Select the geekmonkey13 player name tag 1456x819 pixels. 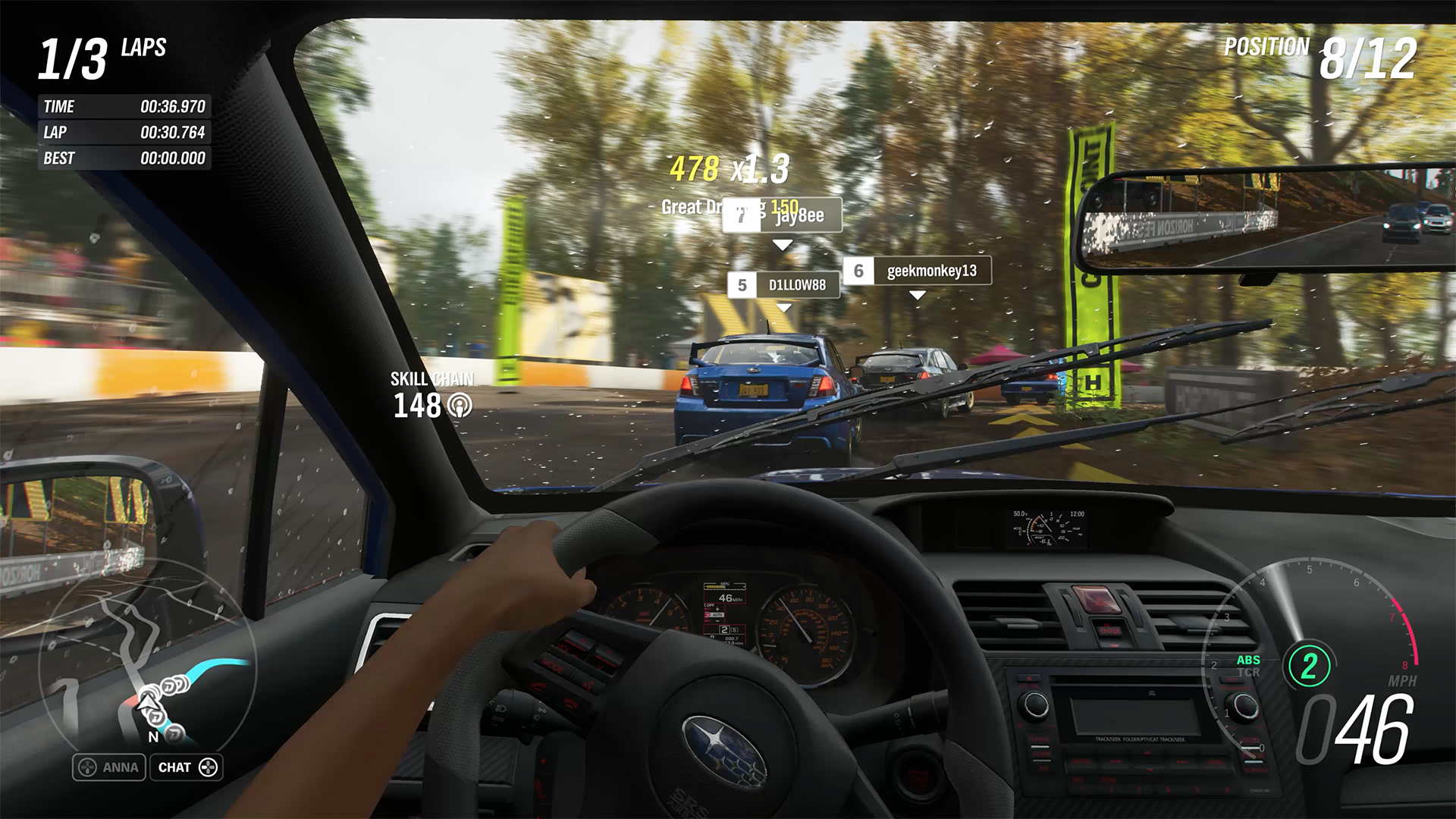tap(918, 271)
